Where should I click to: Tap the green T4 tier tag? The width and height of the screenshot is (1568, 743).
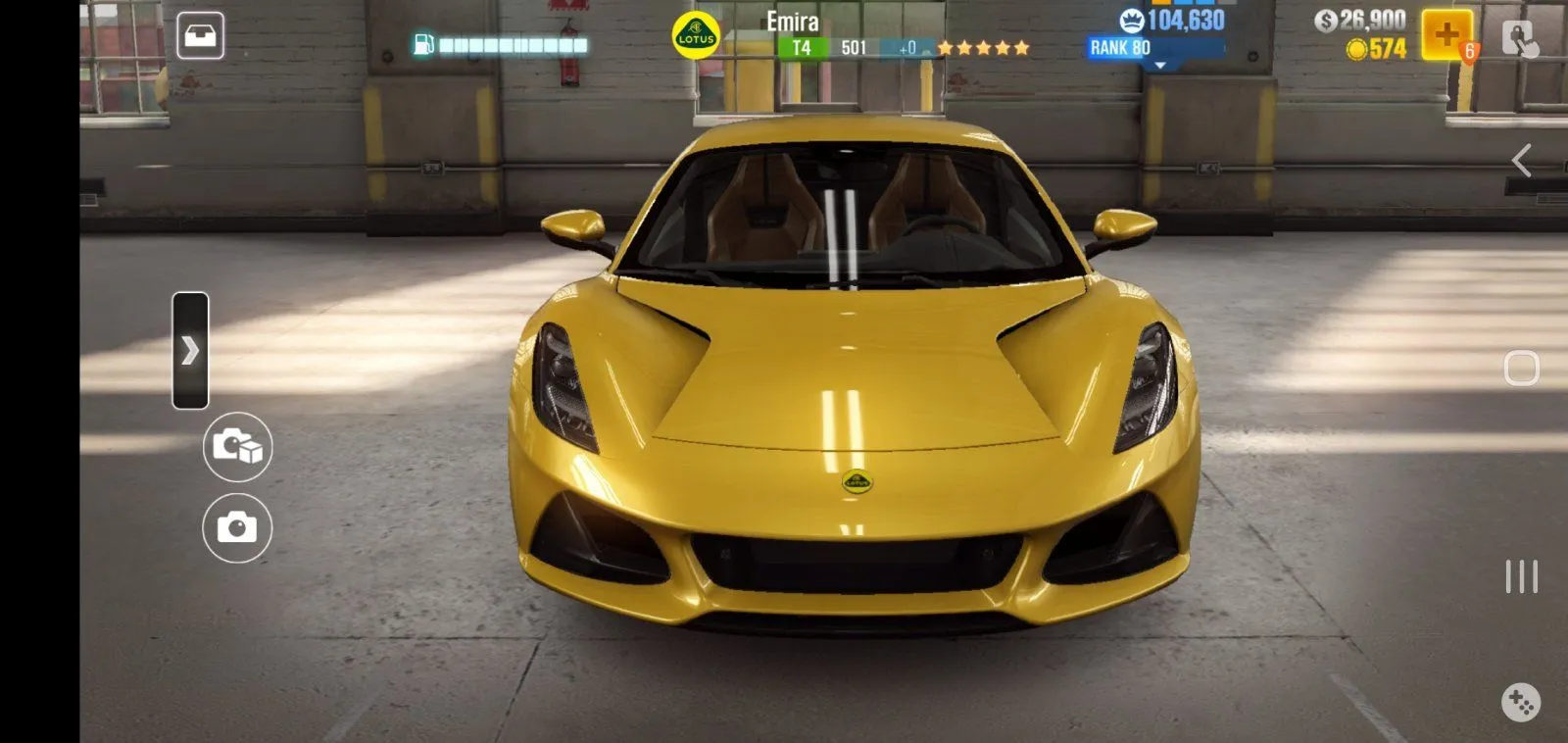coord(804,46)
